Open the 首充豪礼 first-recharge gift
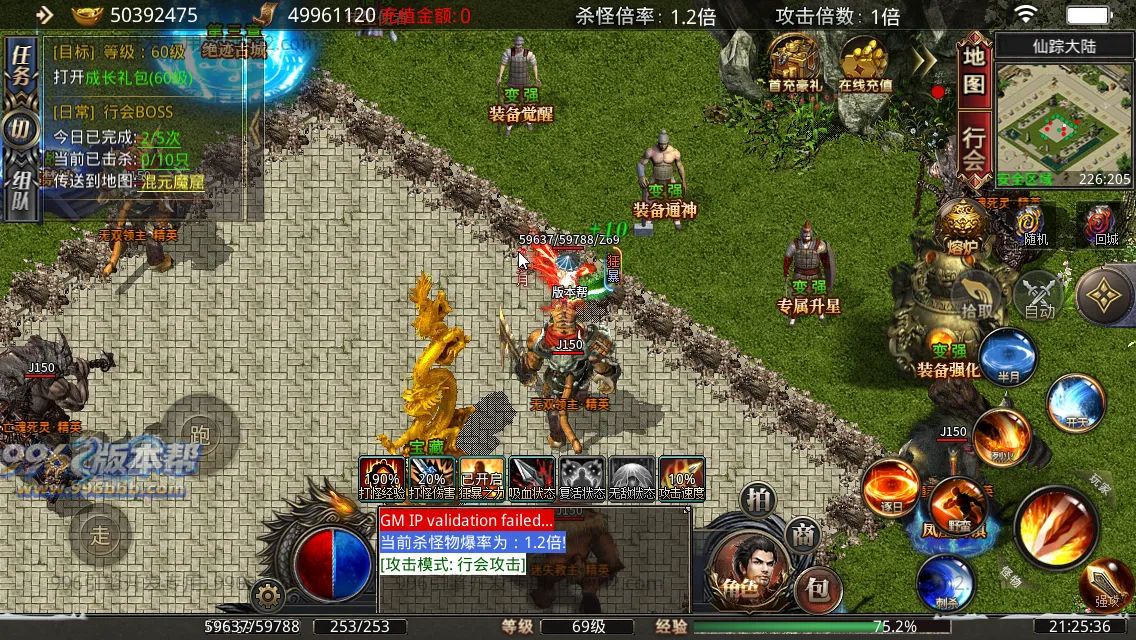1136x640 pixels. (x=795, y=63)
